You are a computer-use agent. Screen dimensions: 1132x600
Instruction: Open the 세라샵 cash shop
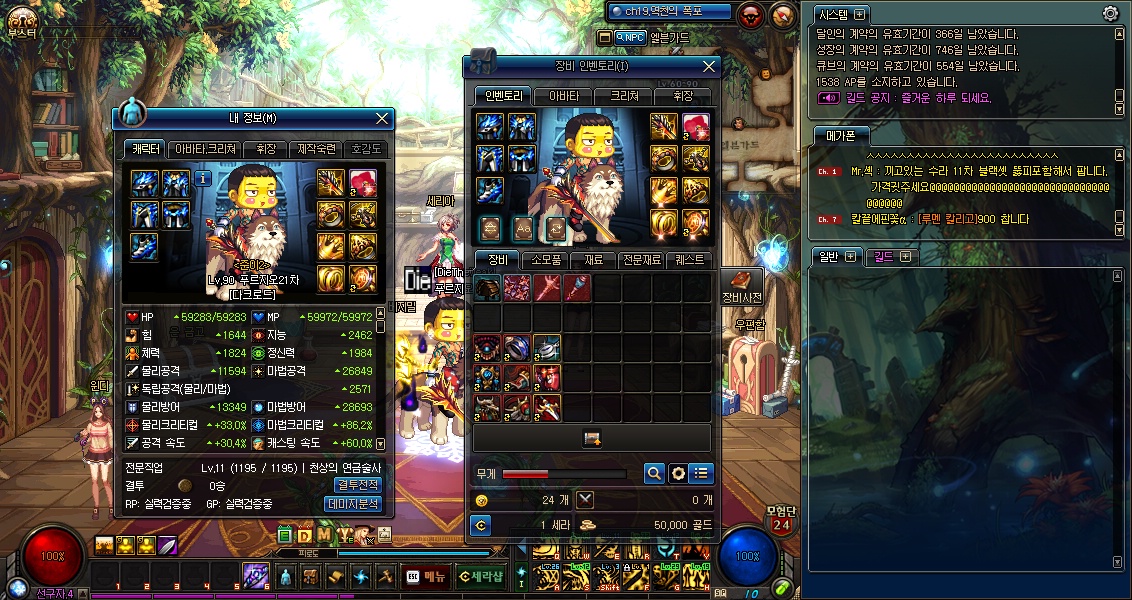click(x=481, y=576)
